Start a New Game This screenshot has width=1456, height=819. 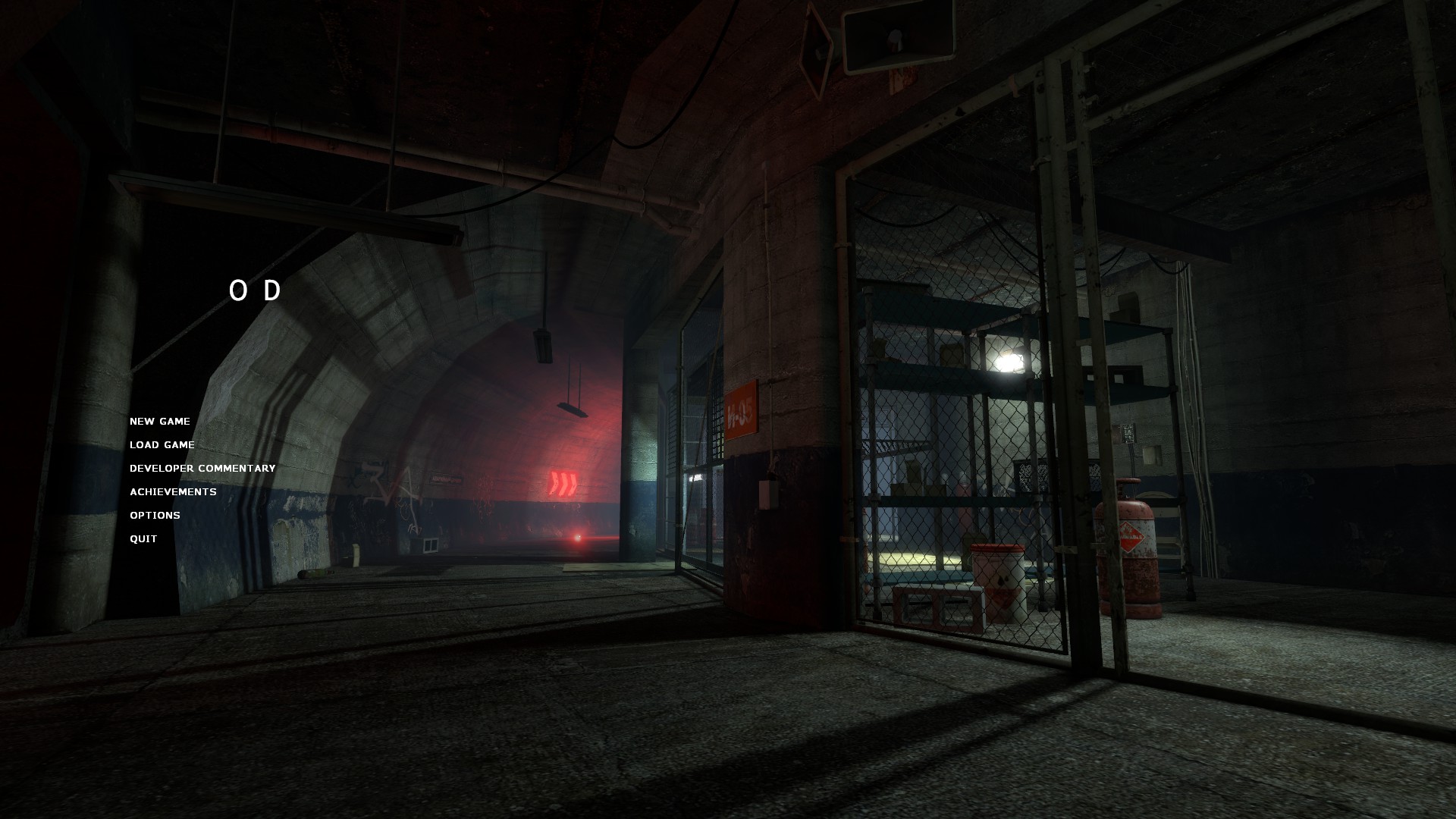pos(160,422)
